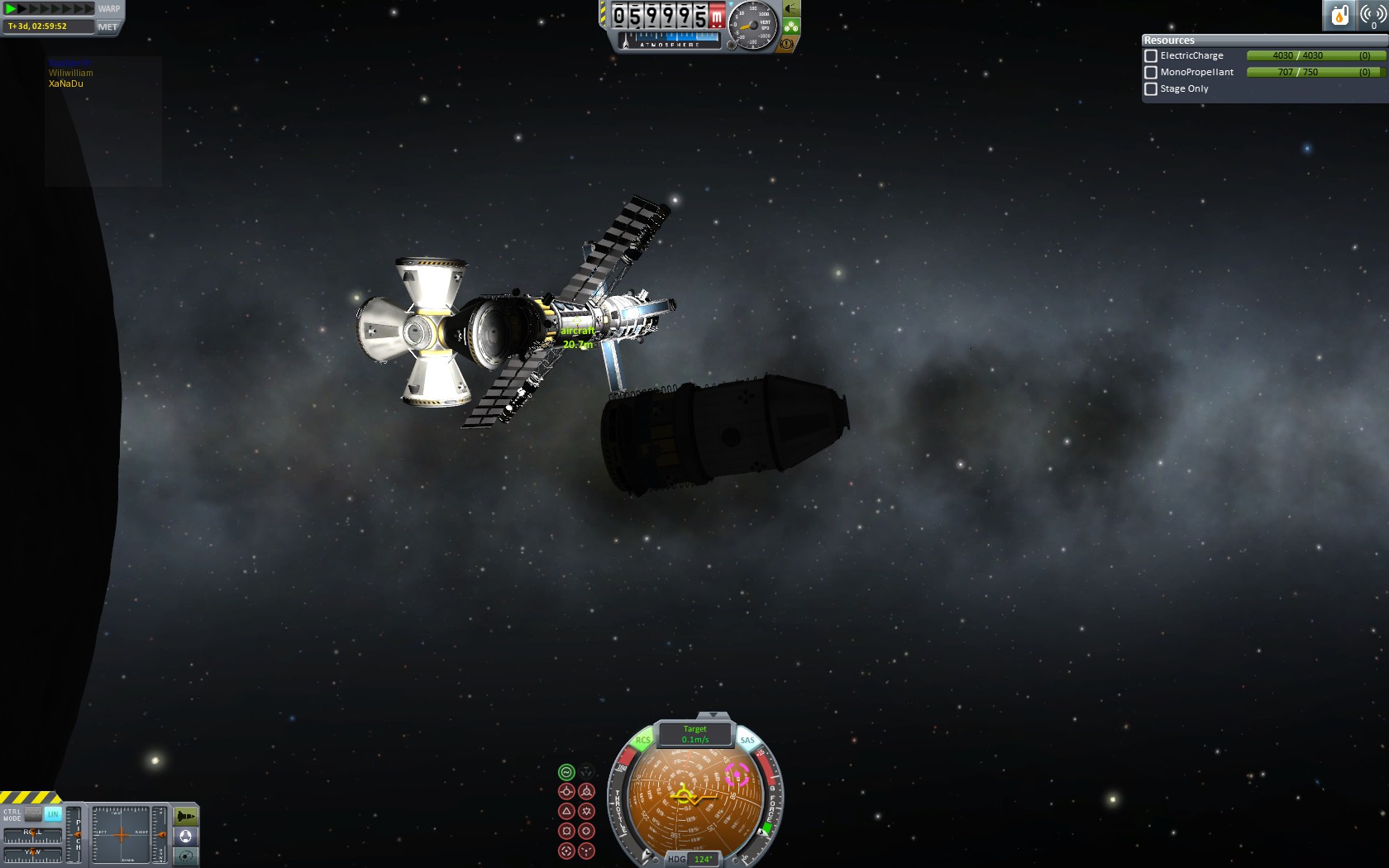Check the ElectricCharge checkbox in Resources panel
This screenshot has width=1389, height=868.
(1151, 55)
